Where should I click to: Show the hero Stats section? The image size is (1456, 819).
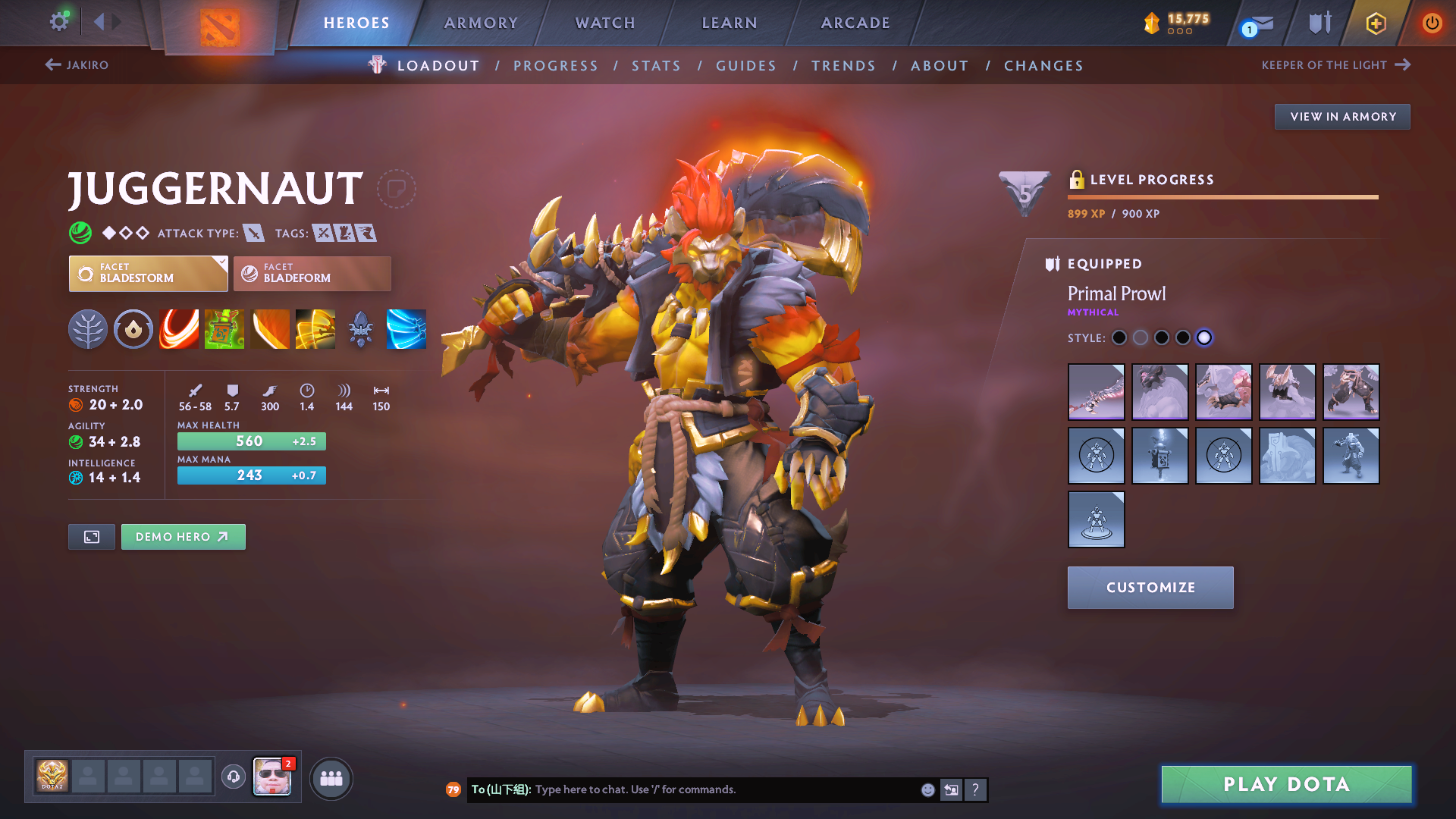(656, 66)
